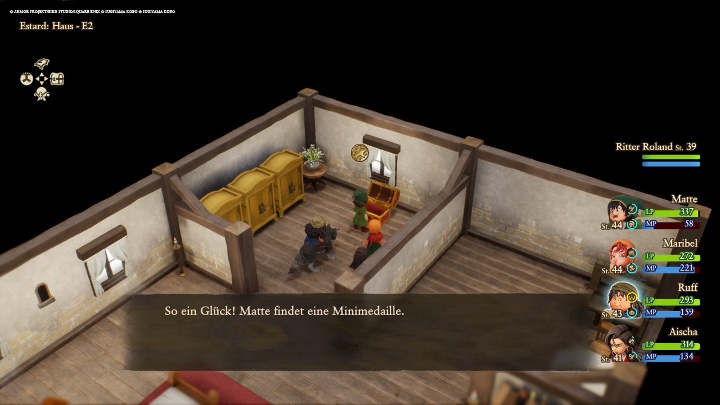Image resolution: width=720 pixels, height=405 pixels.
Task: Activate the round three-pronged shortcut icon
Action: pos(27,79)
